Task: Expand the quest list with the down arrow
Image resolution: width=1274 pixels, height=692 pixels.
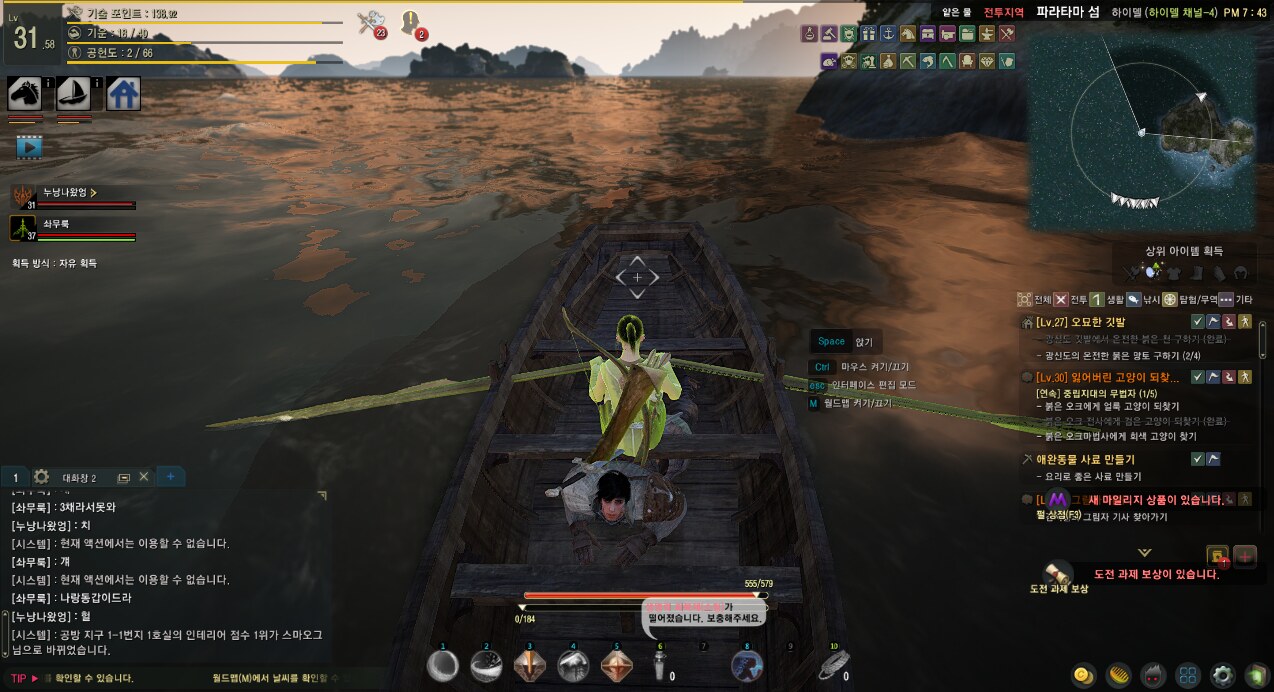Action: [1144, 552]
